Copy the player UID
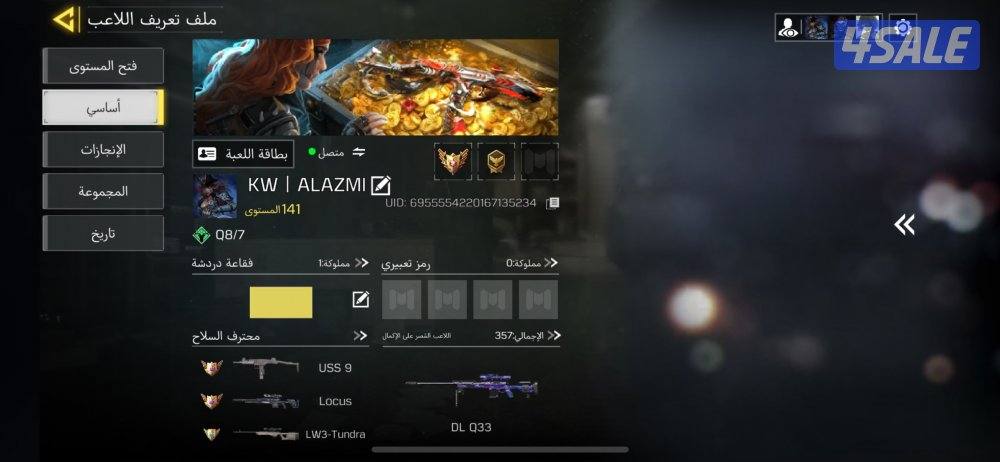The height and width of the screenshot is (462, 1000). 552,203
